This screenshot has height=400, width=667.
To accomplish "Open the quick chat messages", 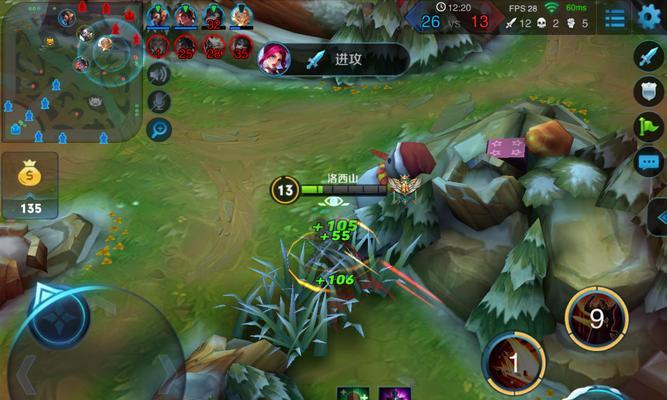I will coord(649,160).
